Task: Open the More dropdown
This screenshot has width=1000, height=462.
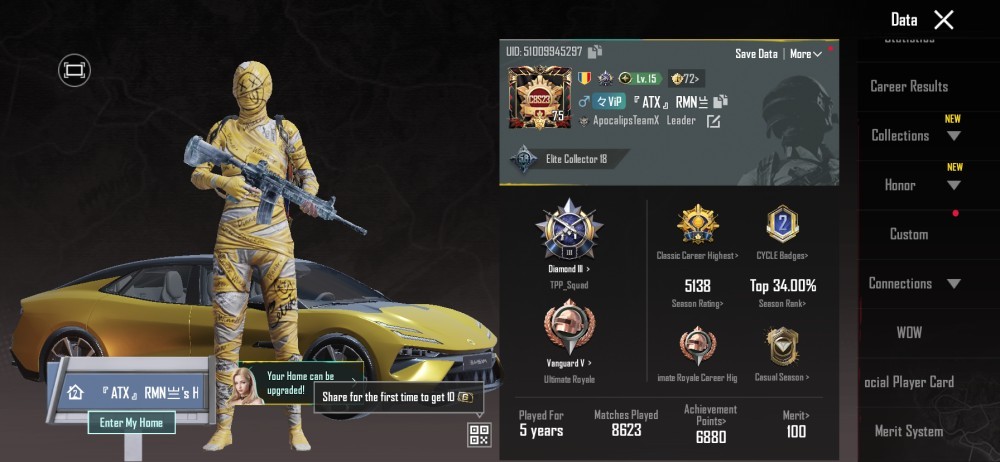Action: point(805,54)
